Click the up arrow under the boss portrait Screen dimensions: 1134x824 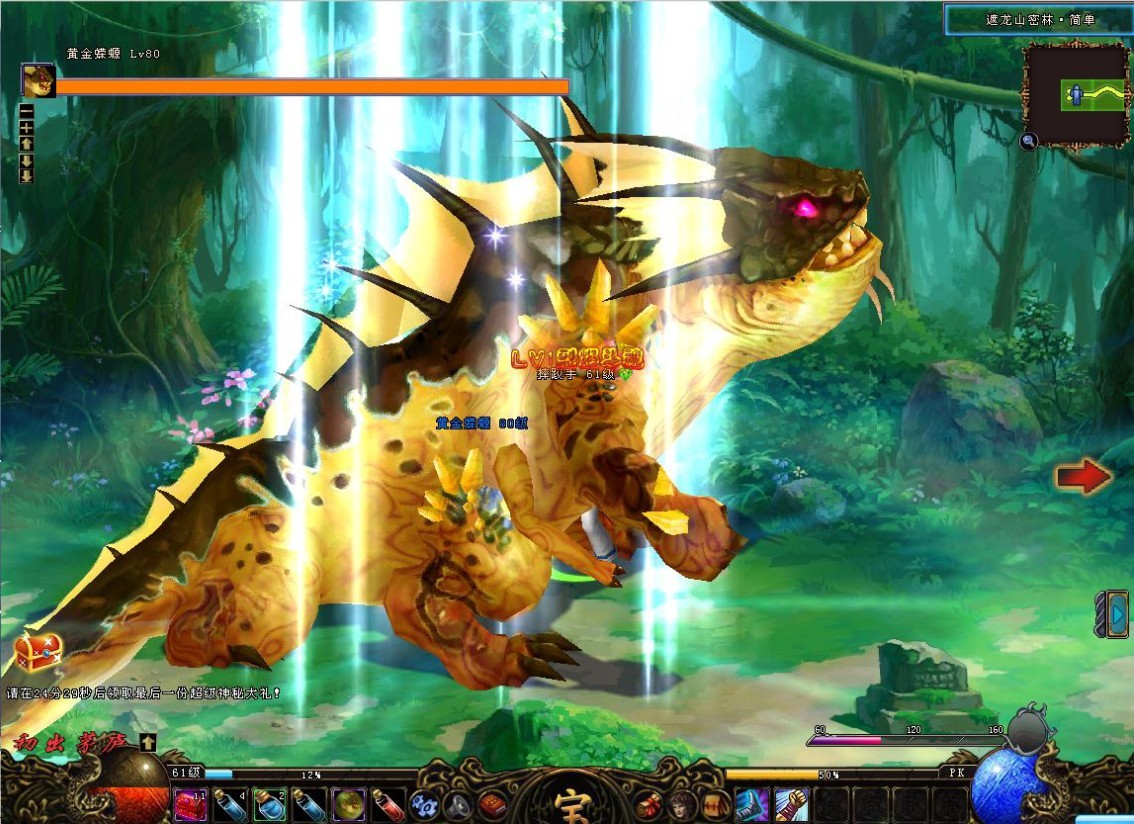pyautogui.click(x=26, y=143)
